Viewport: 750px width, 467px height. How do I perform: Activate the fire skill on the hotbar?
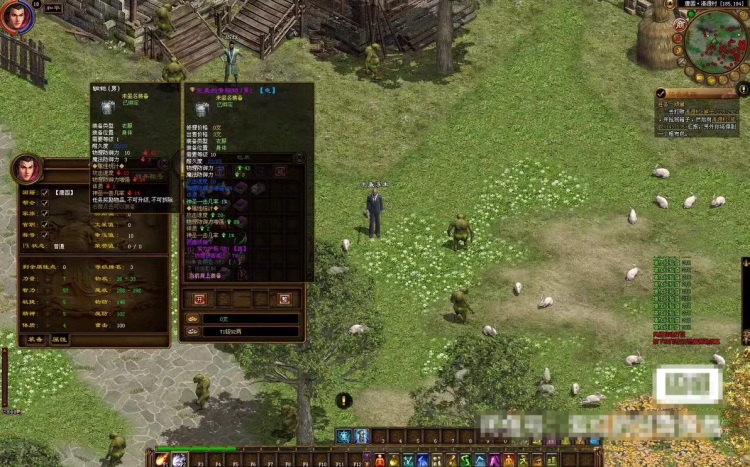163,460
